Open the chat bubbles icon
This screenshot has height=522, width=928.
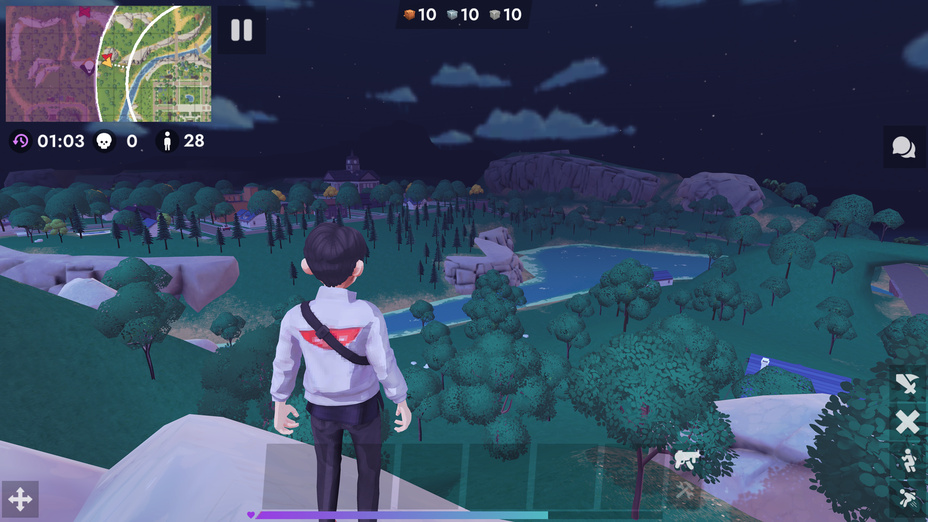click(903, 148)
